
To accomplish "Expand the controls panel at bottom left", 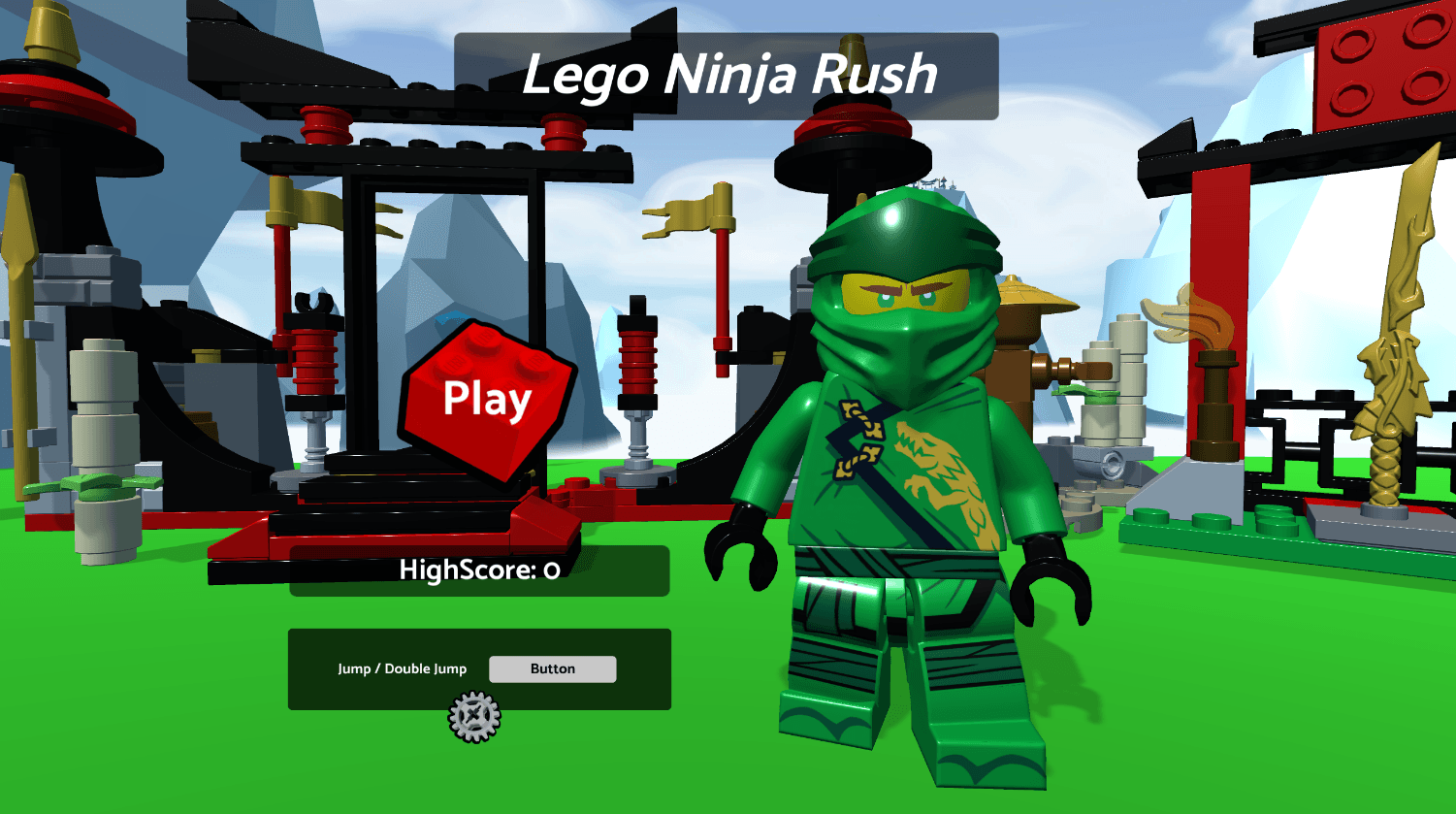I will coord(480,669).
